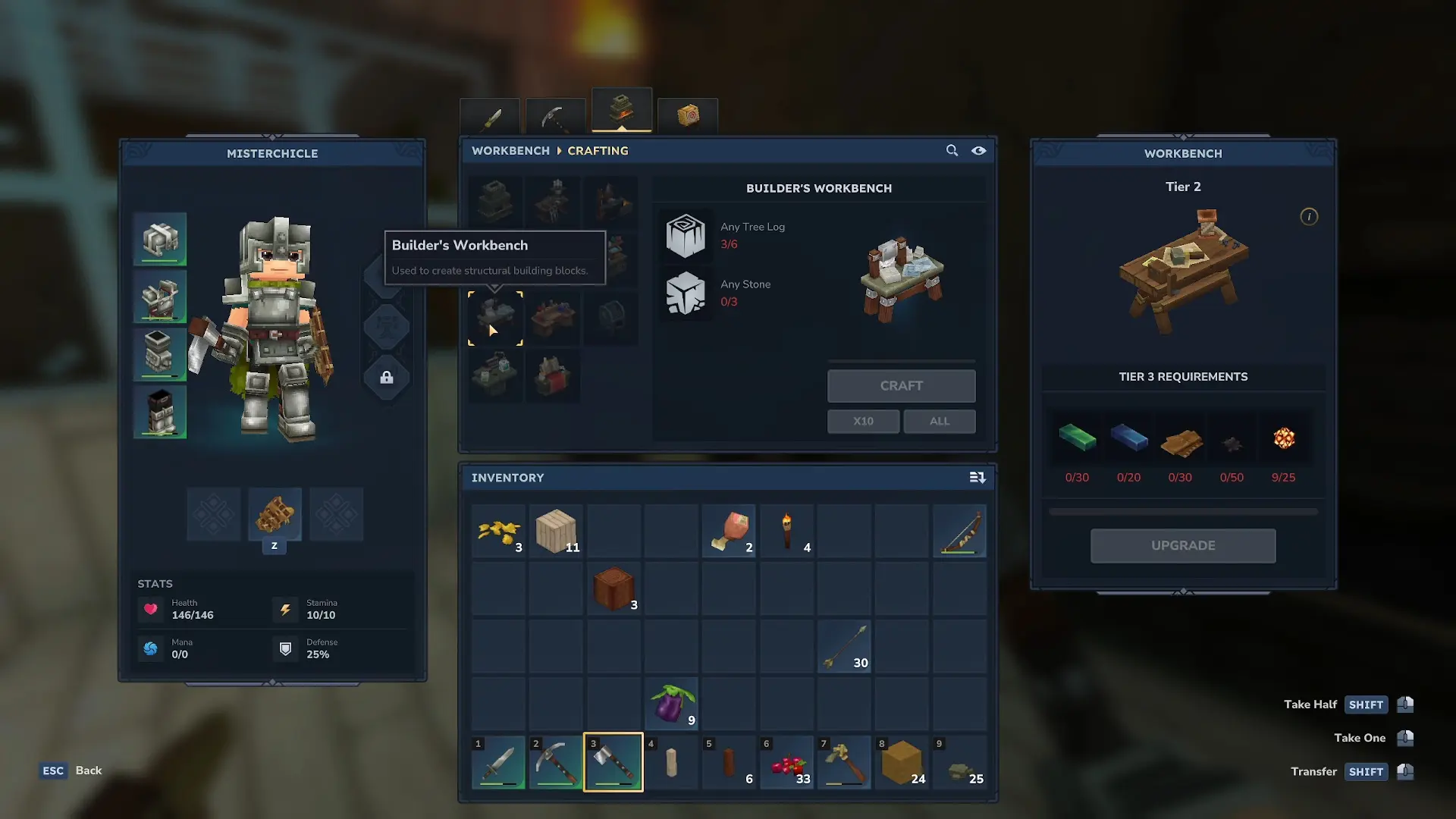The image size is (1456, 819).
Task: Select the hatchet in hotbar slot 3
Action: click(x=613, y=762)
